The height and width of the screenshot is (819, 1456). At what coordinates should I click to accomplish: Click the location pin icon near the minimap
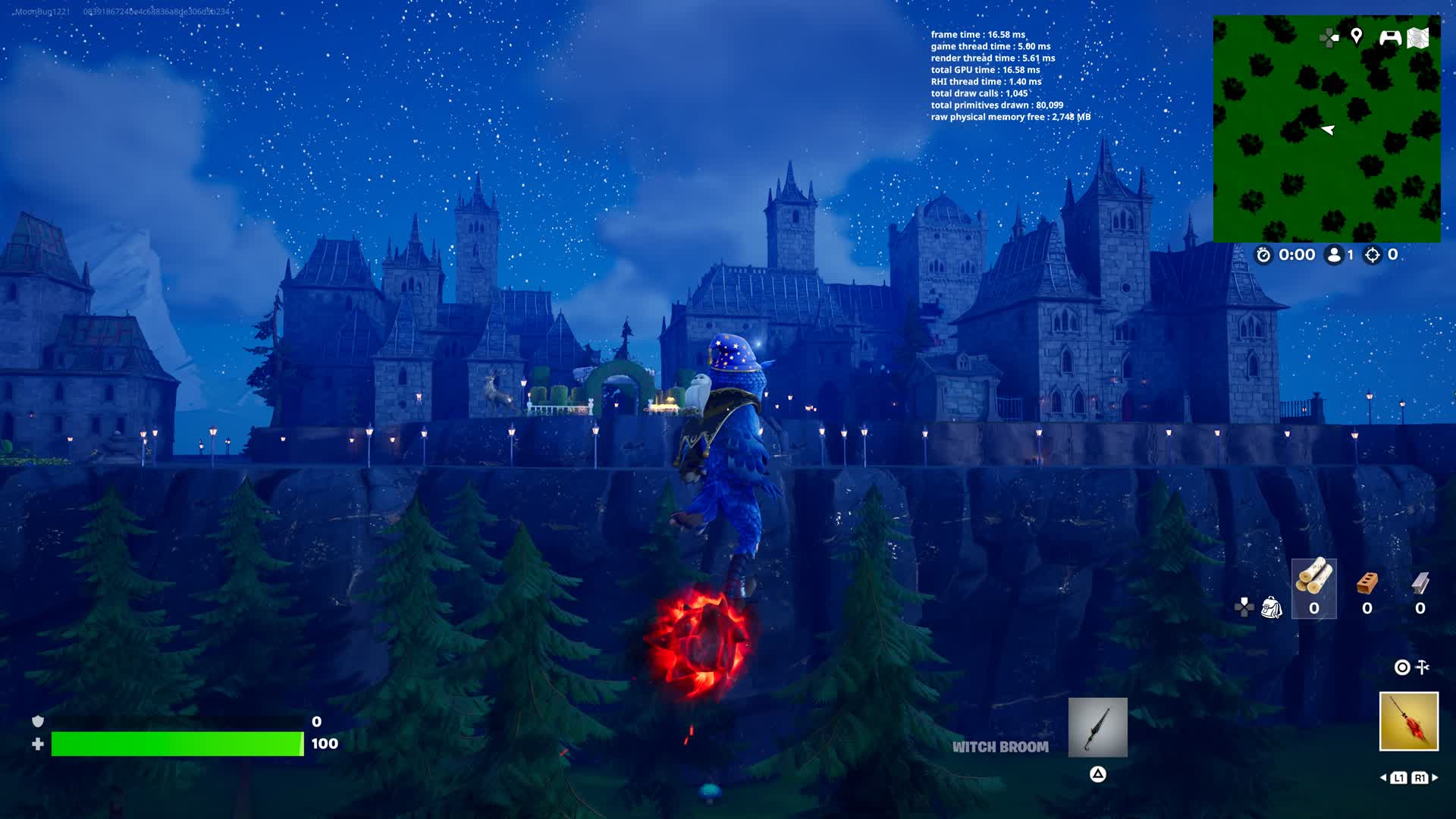pos(1357,36)
